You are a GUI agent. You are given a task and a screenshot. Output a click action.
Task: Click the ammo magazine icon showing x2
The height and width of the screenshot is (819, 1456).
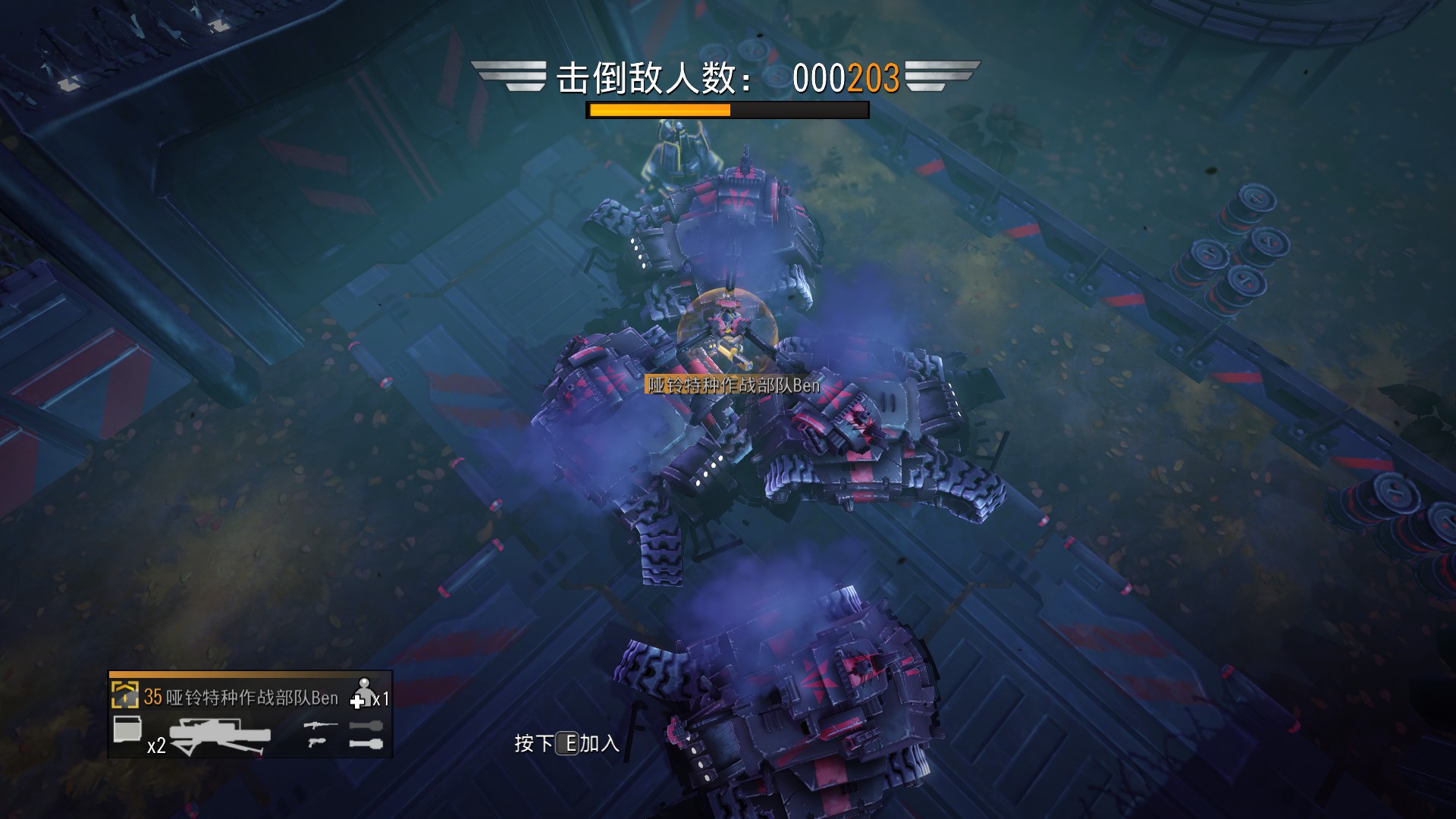coord(129,730)
